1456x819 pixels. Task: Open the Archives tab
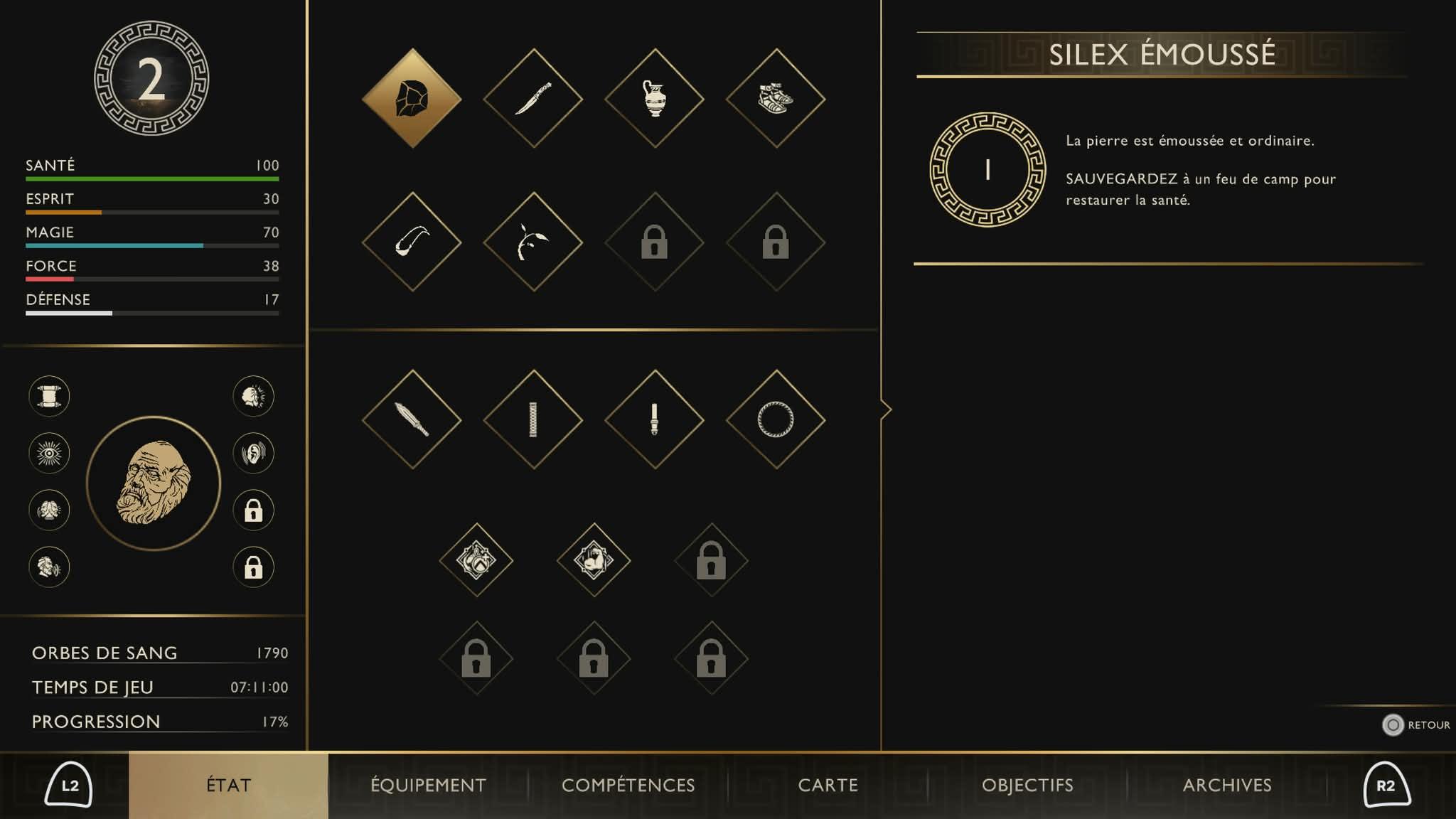(1227, 785)
